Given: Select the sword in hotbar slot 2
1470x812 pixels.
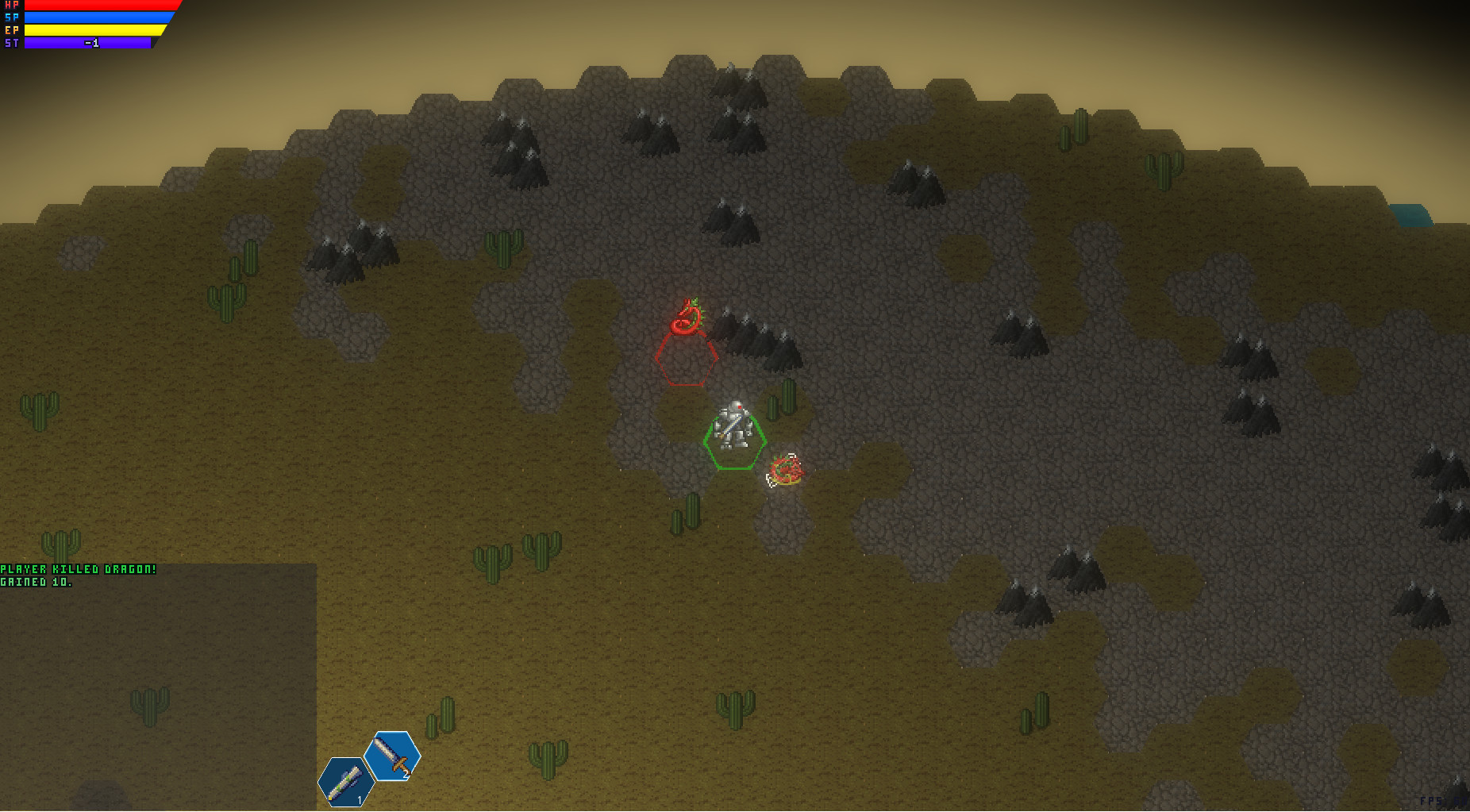Looking at the screenshot, I should [391, 756].
